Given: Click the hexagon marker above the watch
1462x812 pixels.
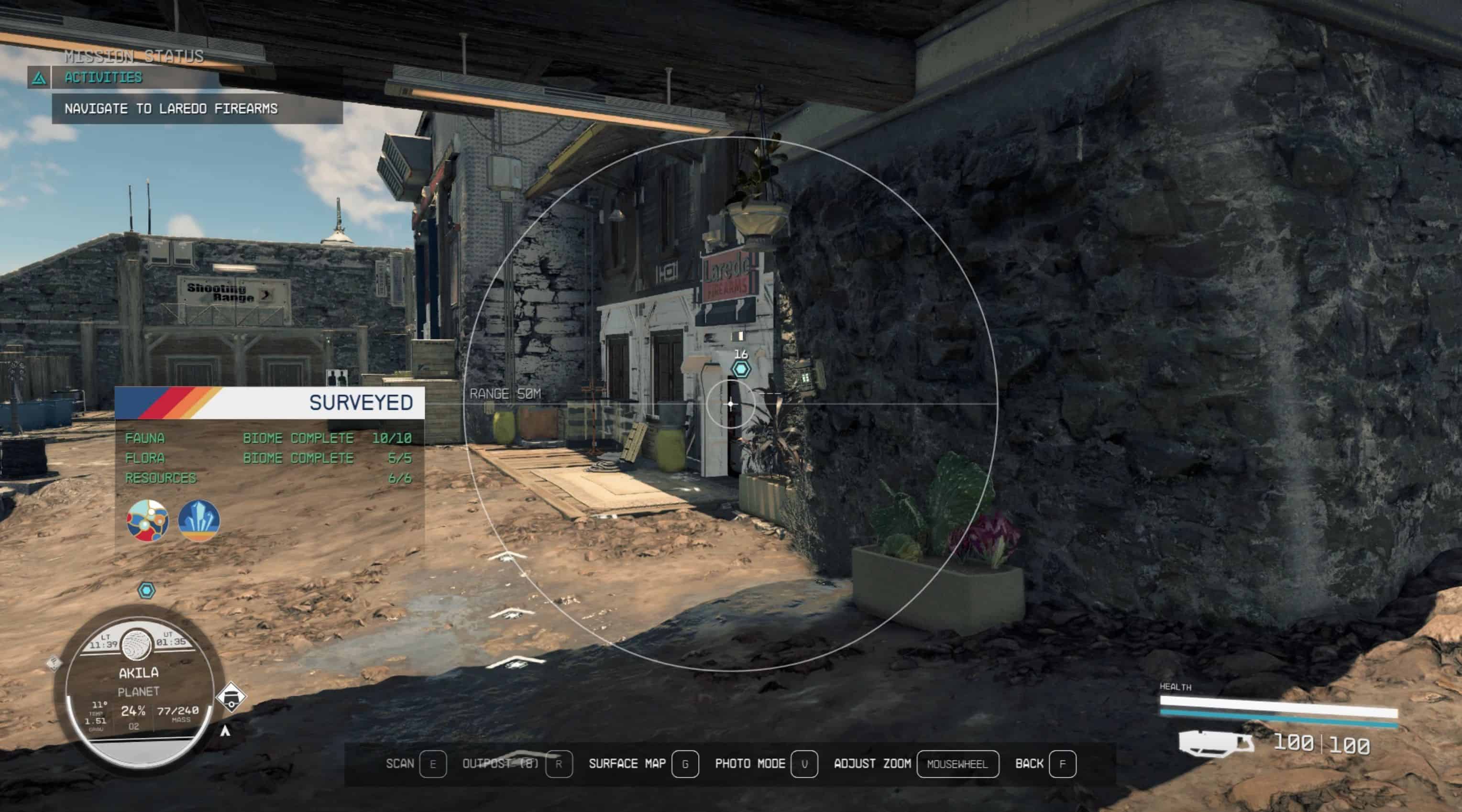Looking at the screenshot, I should 147,591.
